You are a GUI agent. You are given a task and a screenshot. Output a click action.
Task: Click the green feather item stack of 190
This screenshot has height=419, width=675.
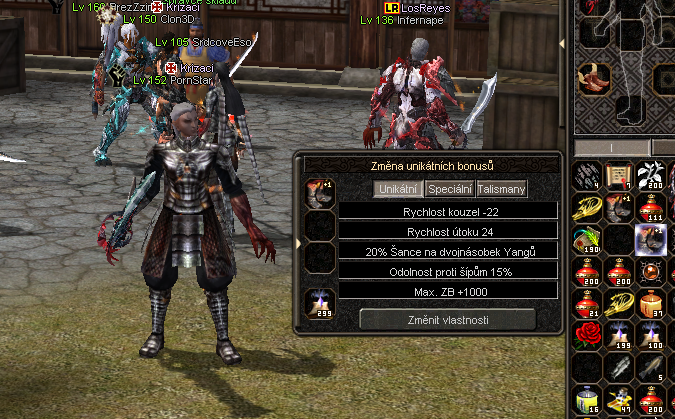[x=589, y=239]
